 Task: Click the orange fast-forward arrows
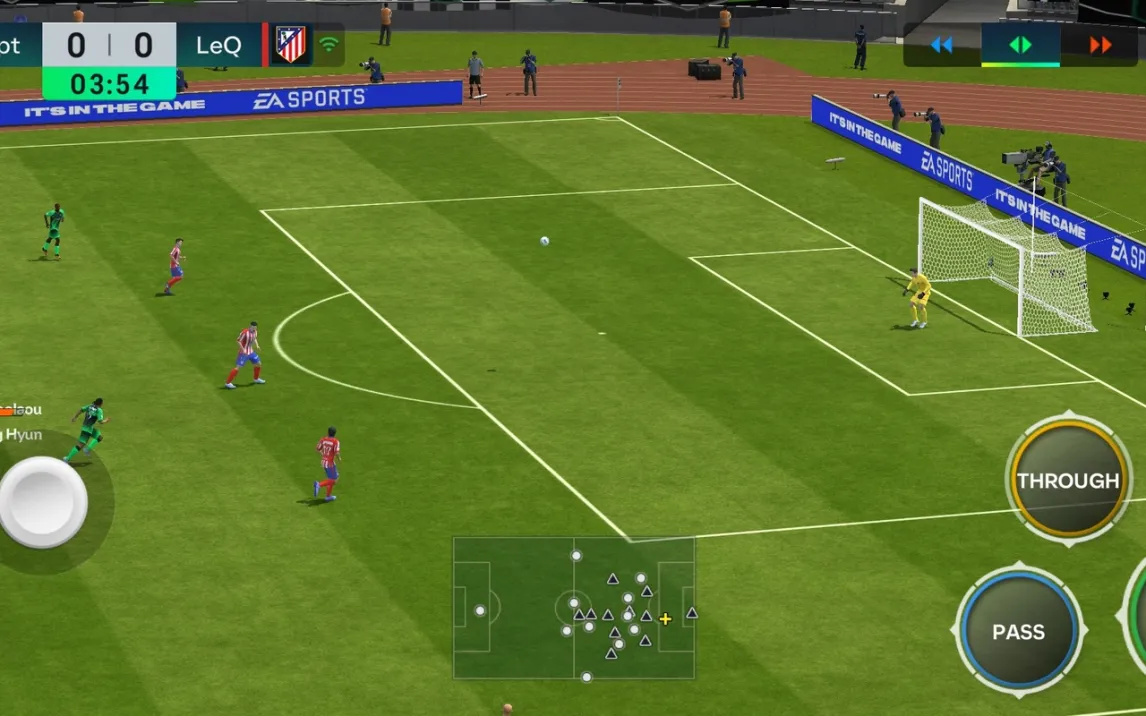[1100, 45]
